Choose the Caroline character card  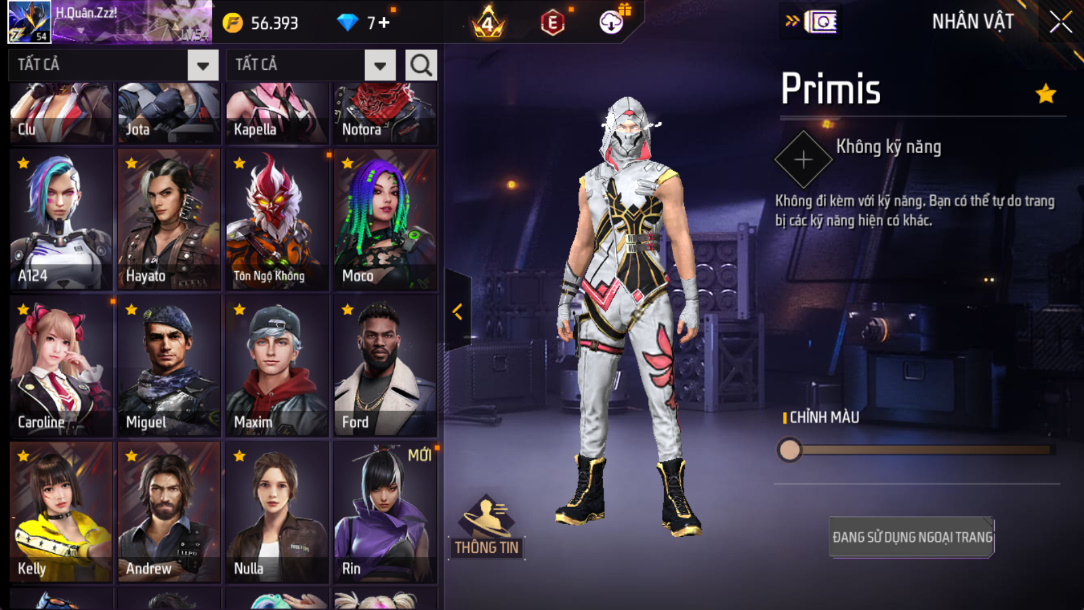[x=61, y=366]
